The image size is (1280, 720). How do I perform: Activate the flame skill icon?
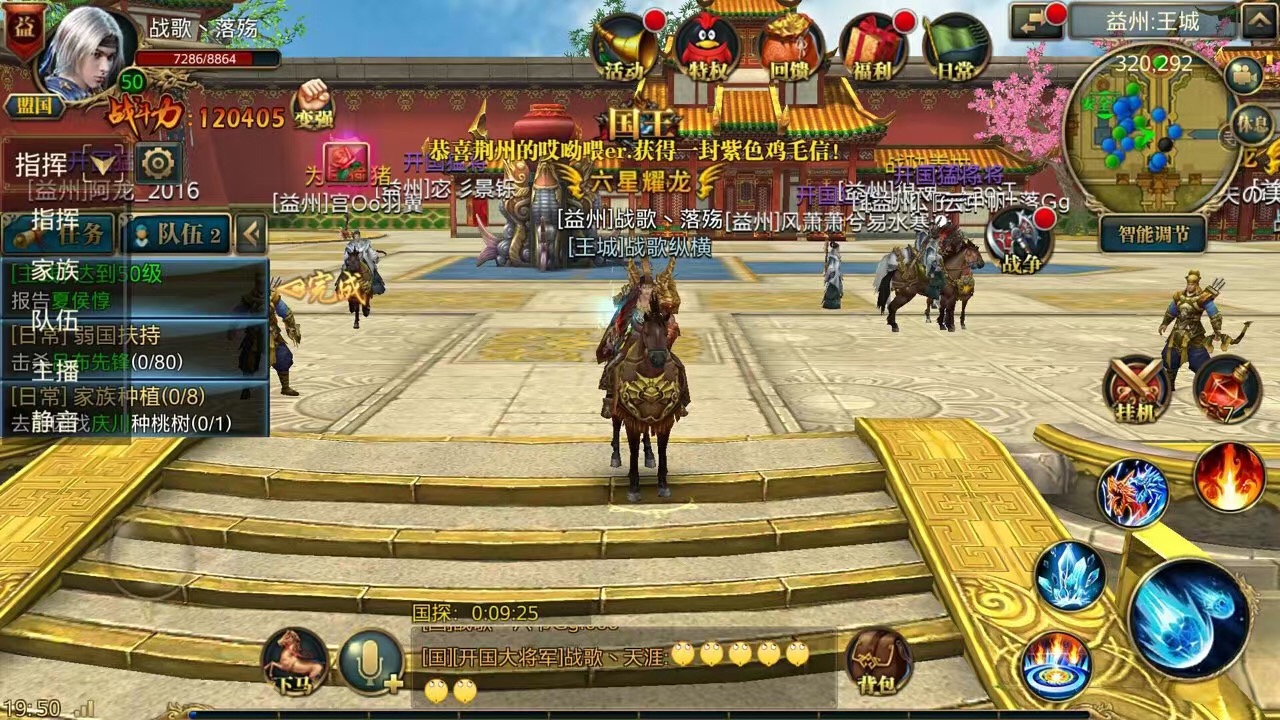coord(1229,477)
